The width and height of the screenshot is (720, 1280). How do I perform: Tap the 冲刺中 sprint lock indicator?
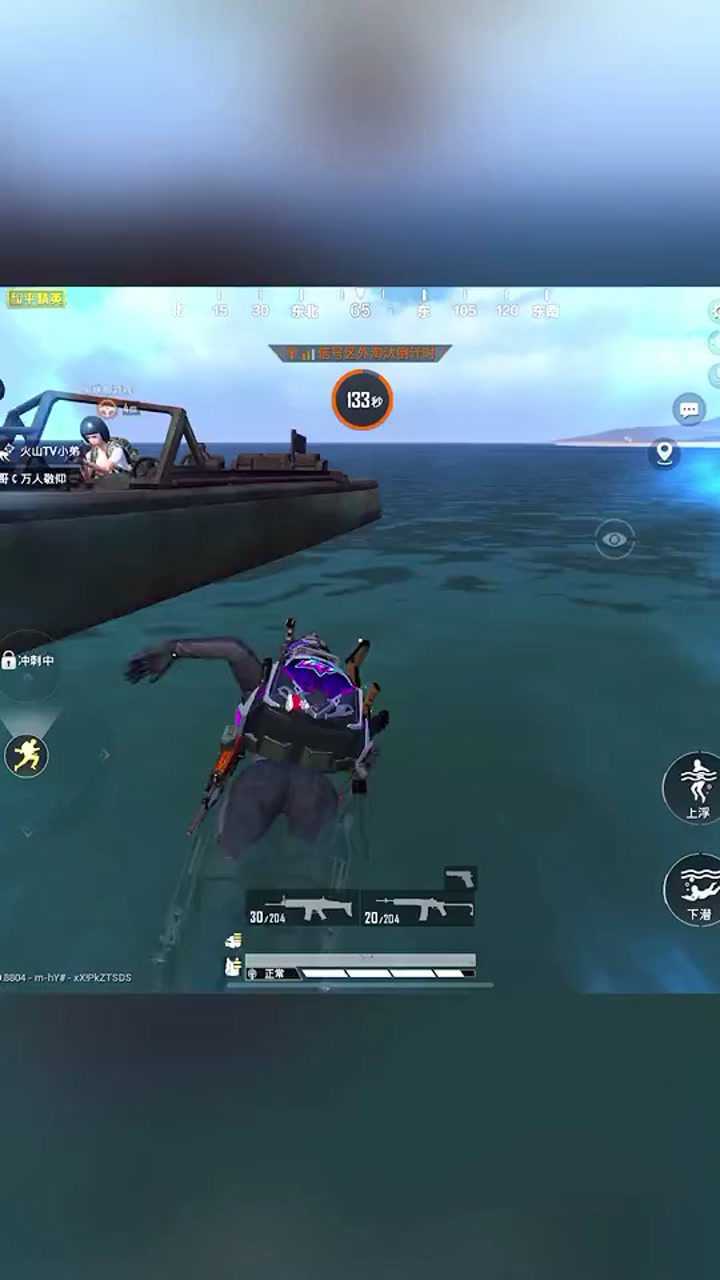click(x=28, y=661)
